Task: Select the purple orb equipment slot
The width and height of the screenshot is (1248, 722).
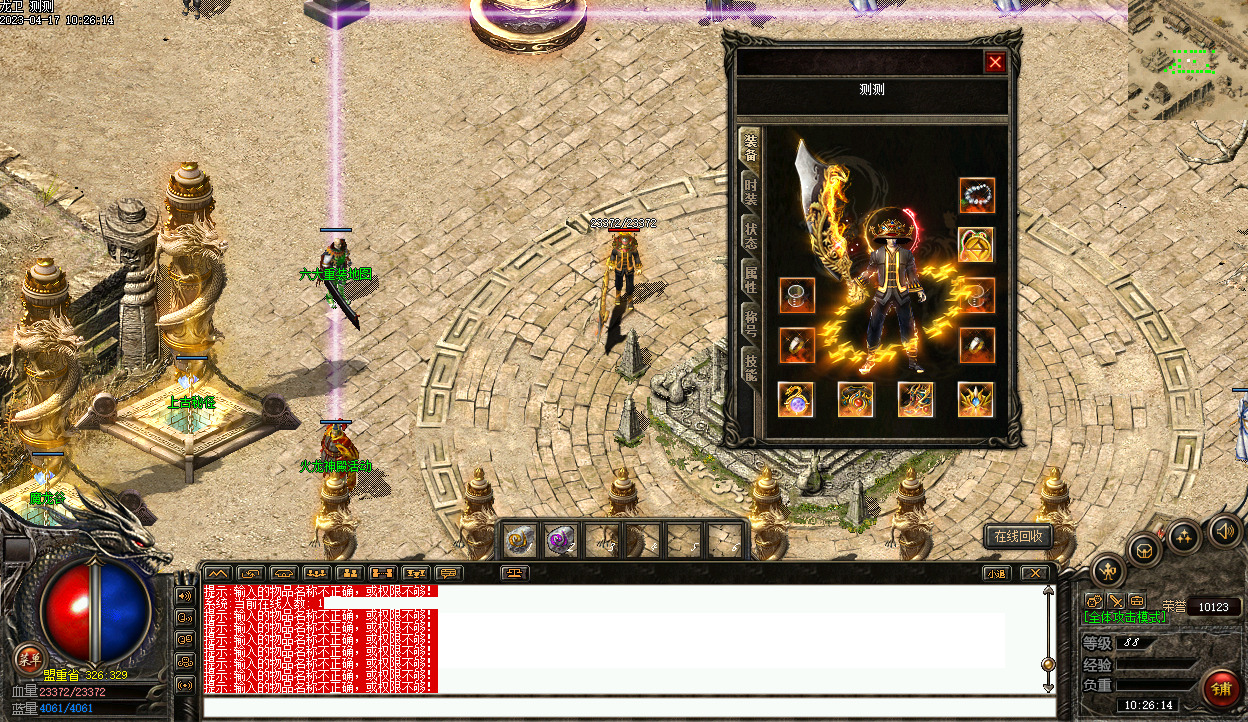Action: [x=796, y=400]
